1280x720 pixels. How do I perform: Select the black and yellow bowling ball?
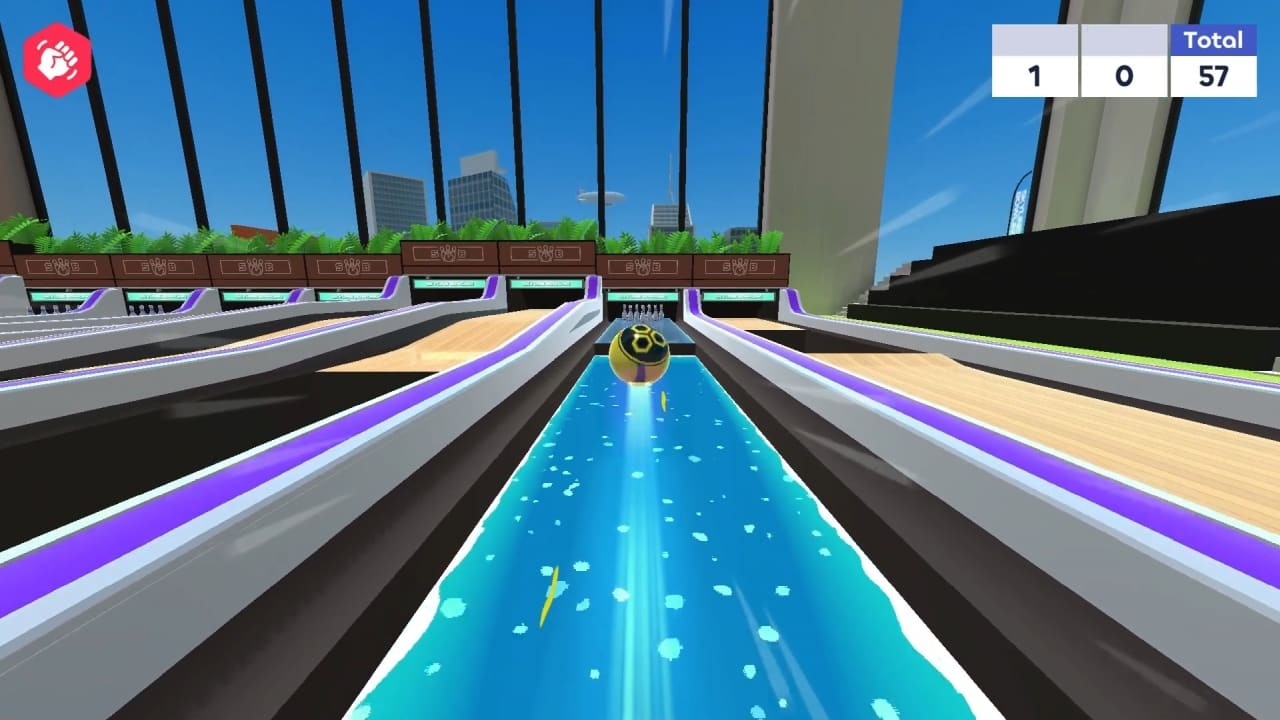click(640, 352)
